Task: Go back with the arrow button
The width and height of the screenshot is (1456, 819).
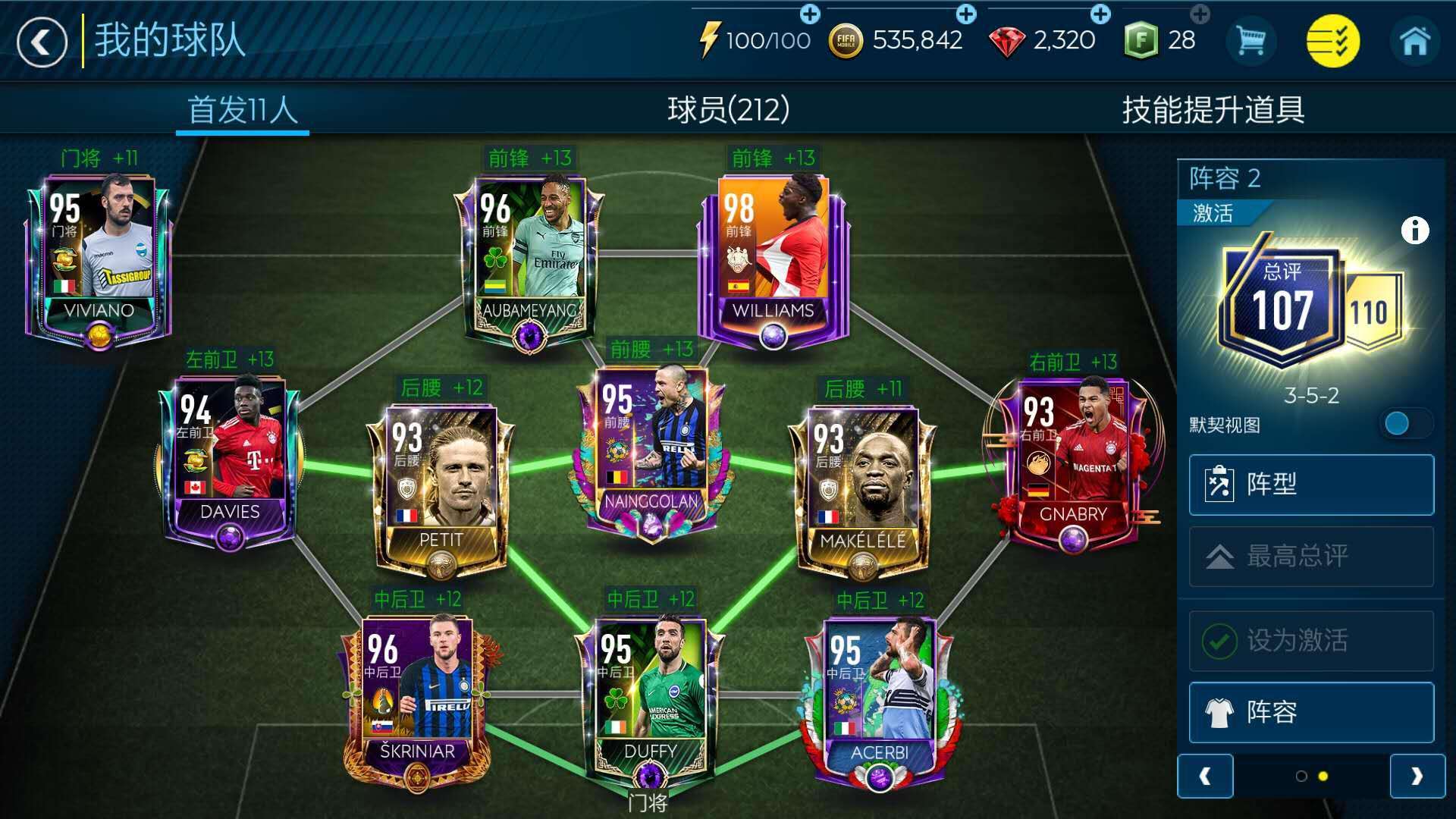Action: point(42,42)
